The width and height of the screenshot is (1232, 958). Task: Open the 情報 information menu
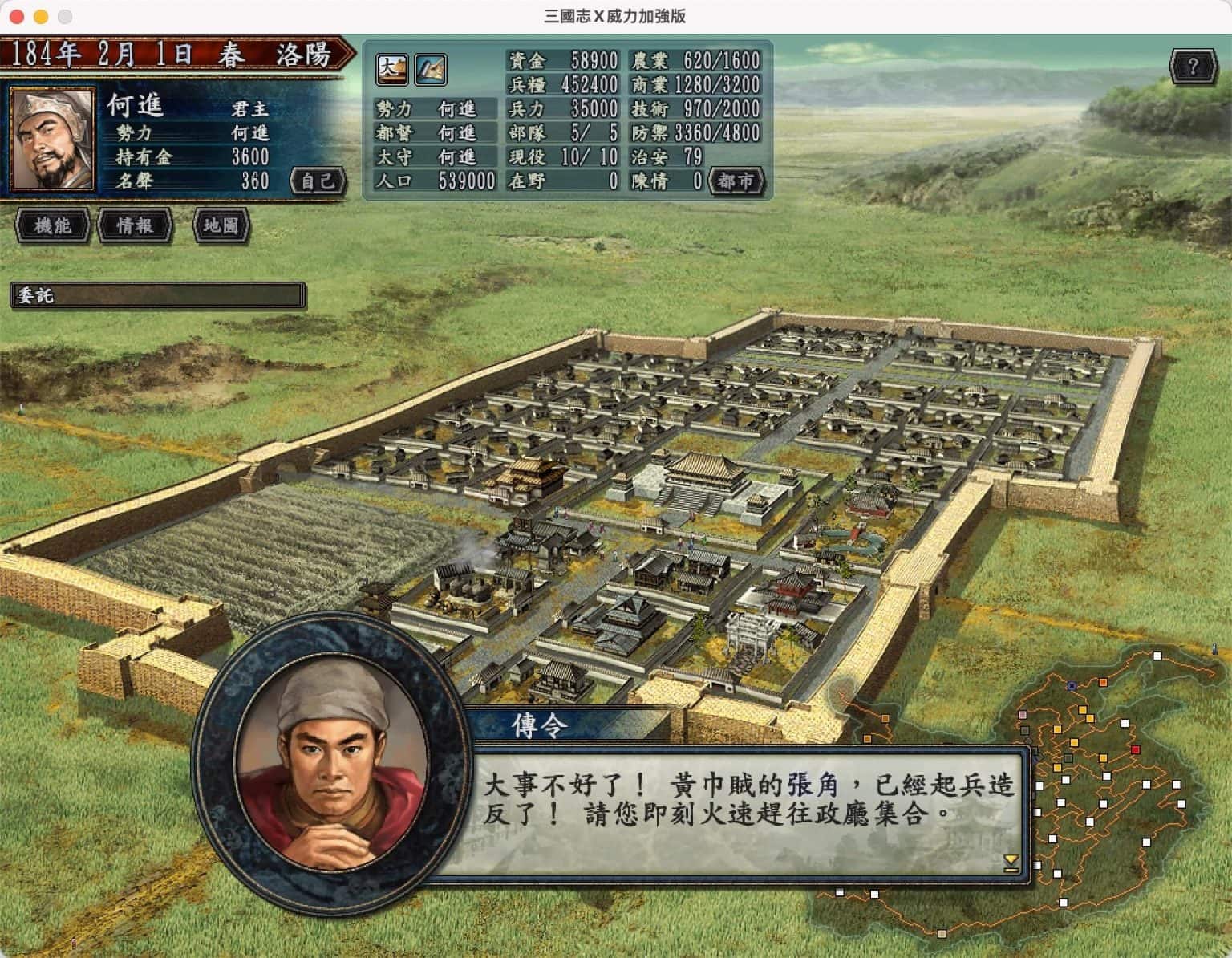click(135, 226)
